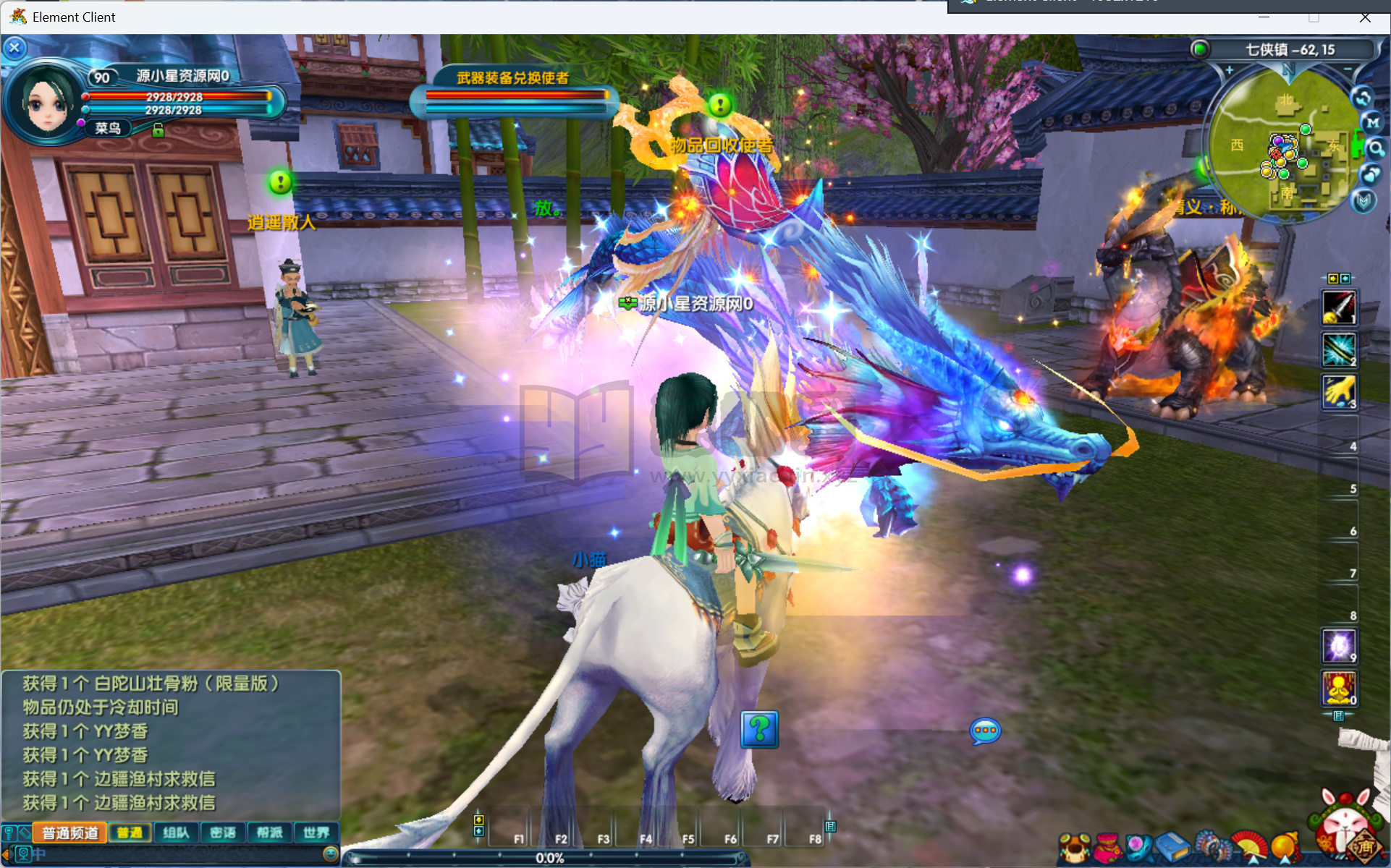Click the blue question mark help icon
This screenshot has width=1391, height=868.
pyautogui.click(x=759, y=729)
